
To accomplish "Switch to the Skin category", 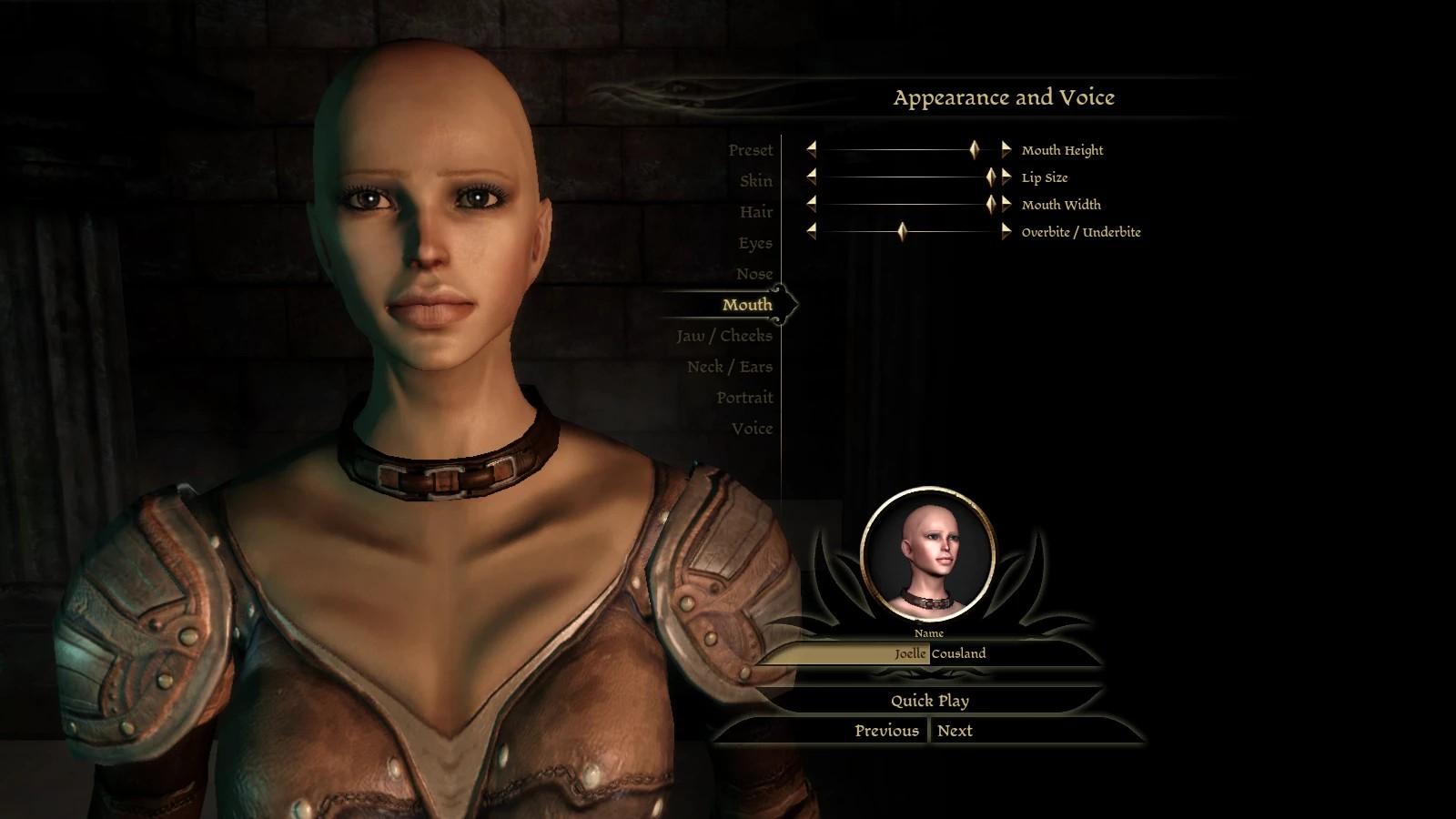I will [x=755, y=181].
